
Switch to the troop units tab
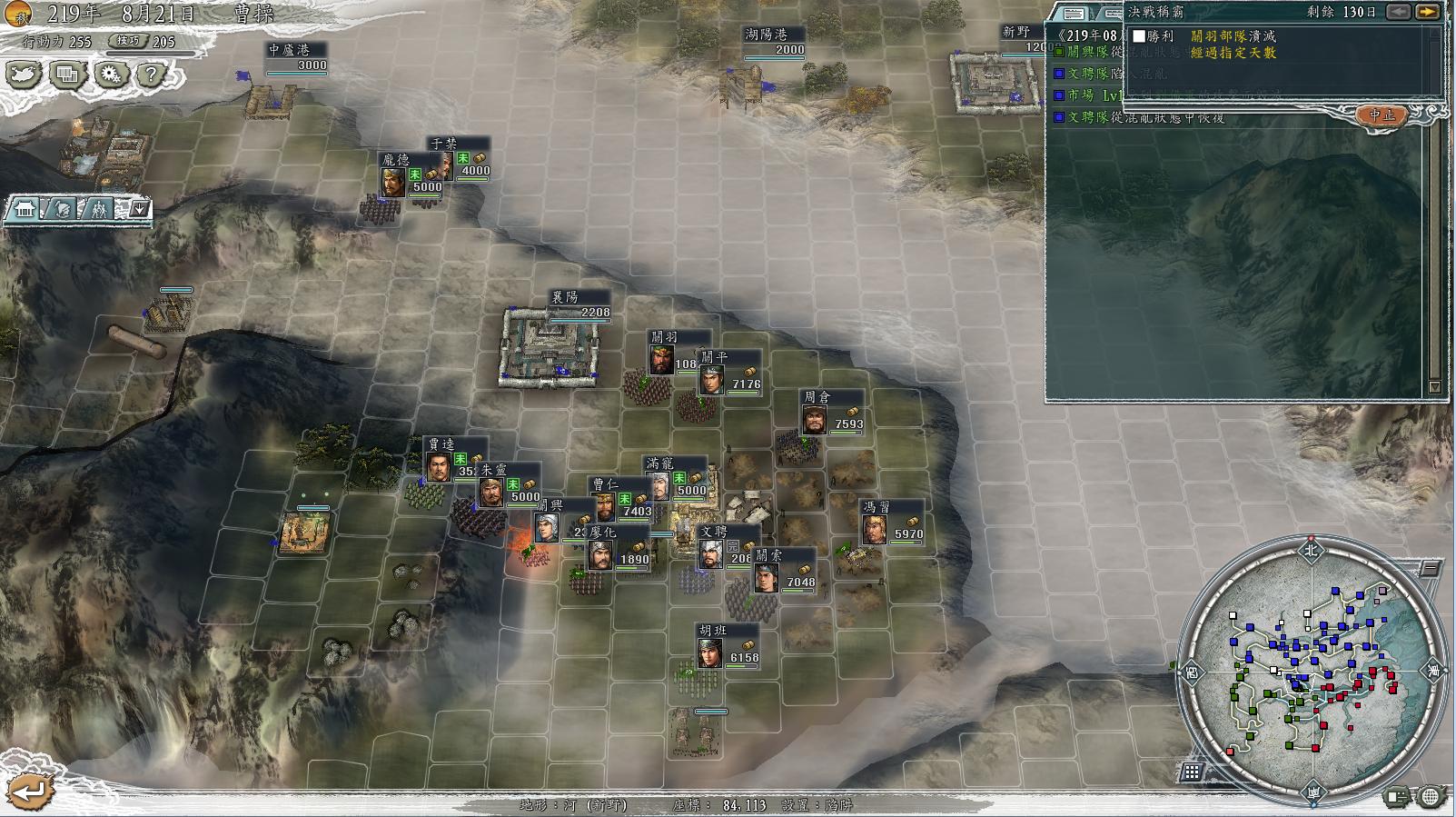coord(97,210)
